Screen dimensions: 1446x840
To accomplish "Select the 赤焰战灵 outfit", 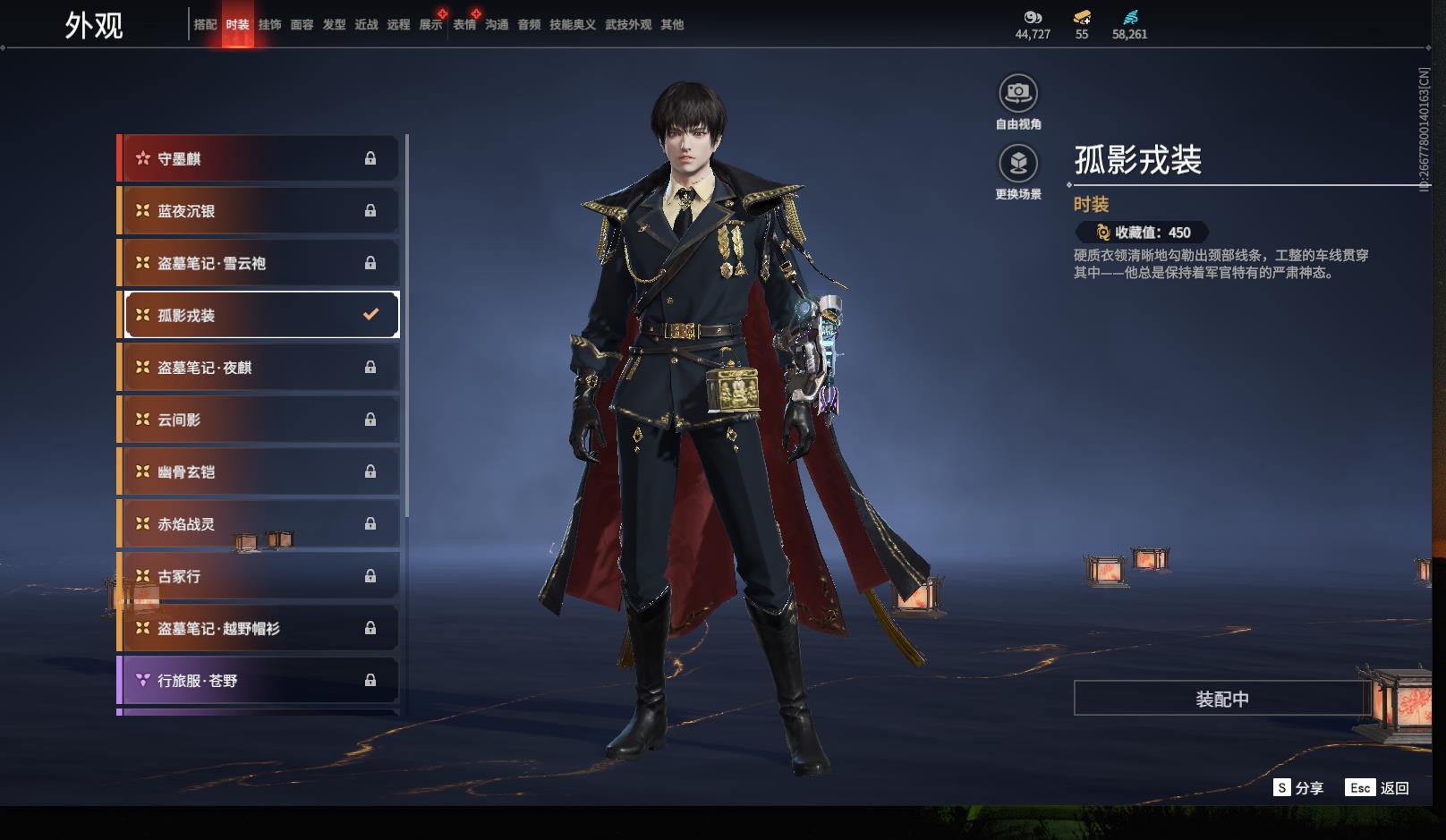I will pos(259,524).
